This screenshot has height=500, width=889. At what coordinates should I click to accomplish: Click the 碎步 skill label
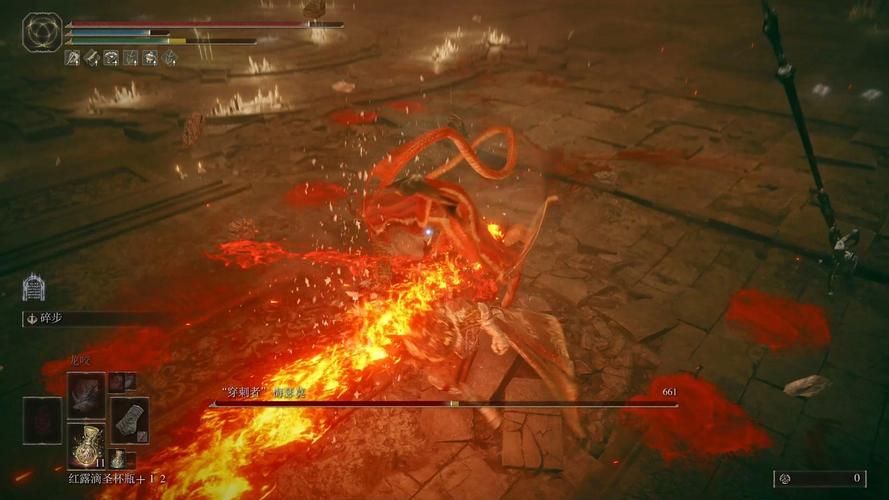click(48, 318)
